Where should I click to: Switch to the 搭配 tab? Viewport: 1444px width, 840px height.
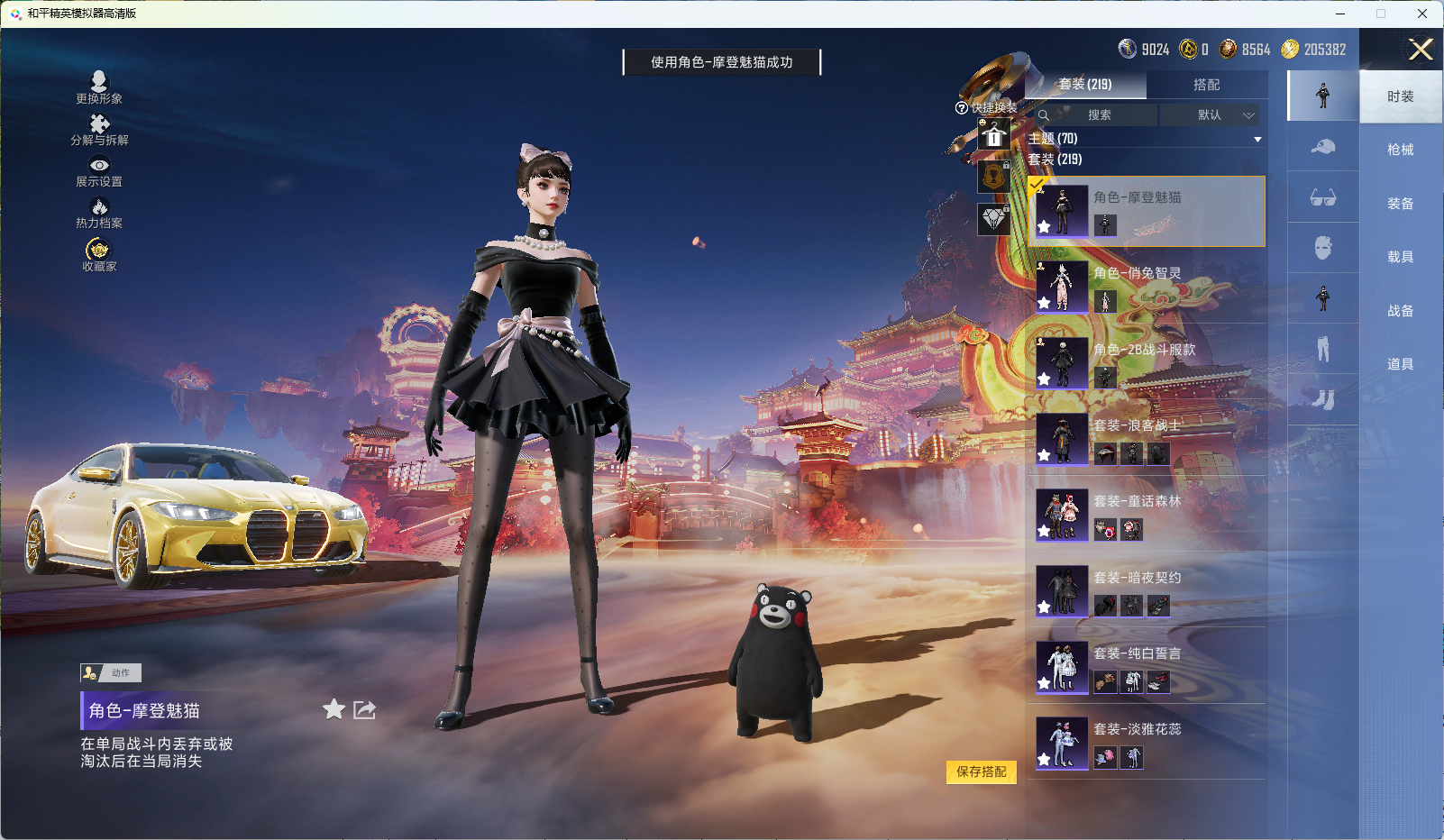click(x=1208, y=84)
